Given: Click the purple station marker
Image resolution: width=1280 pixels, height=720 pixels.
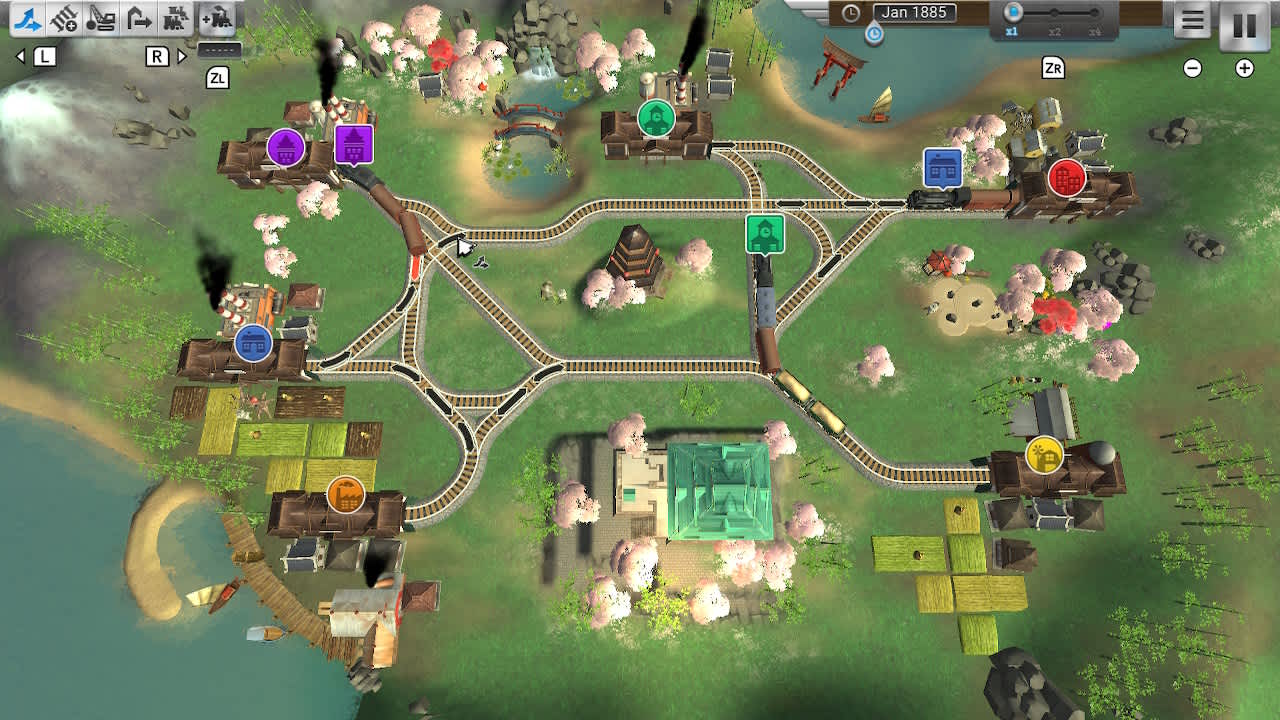Looking at the screenshot, I should point(284,146).
